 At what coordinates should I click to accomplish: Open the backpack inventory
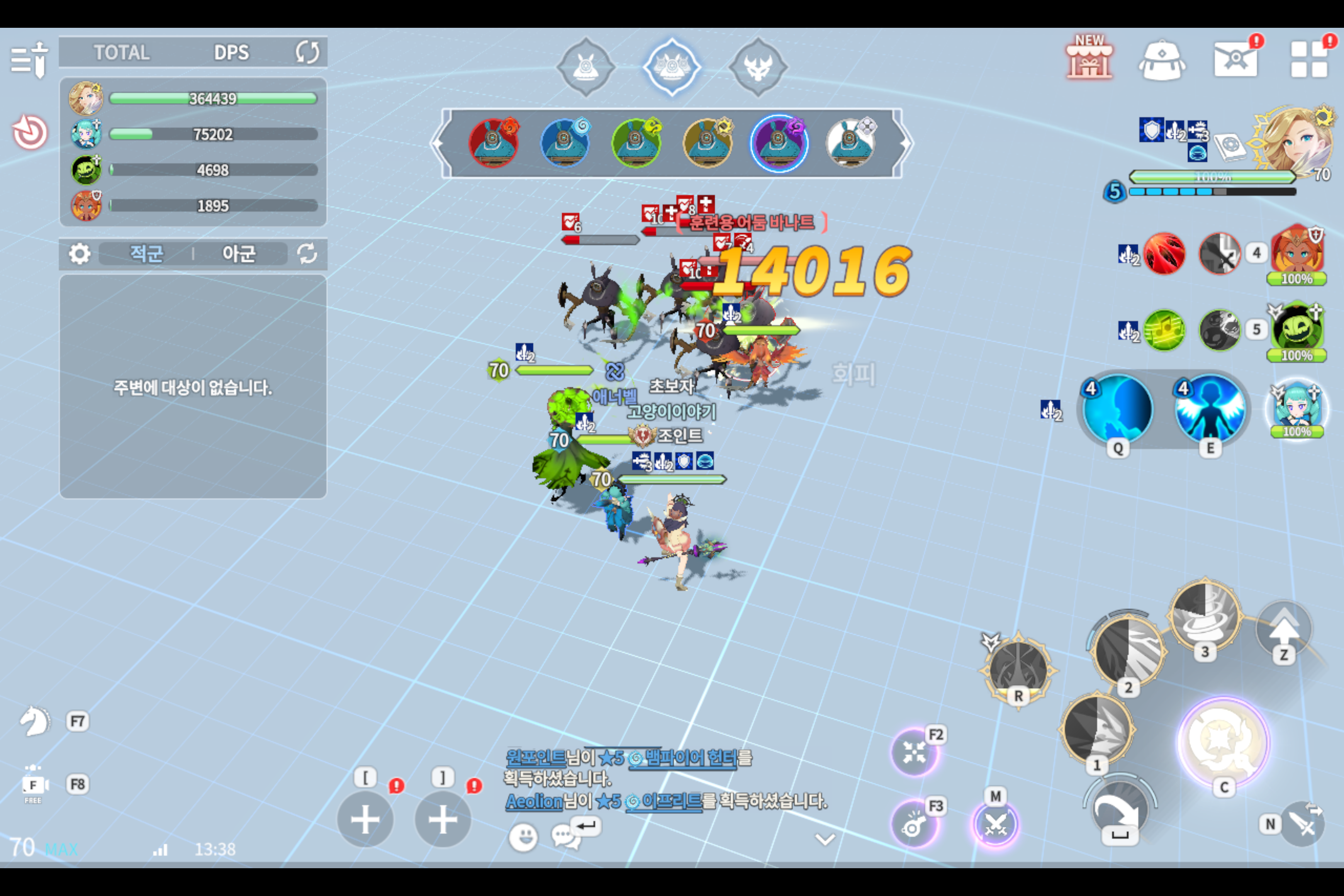point(1162,60)
